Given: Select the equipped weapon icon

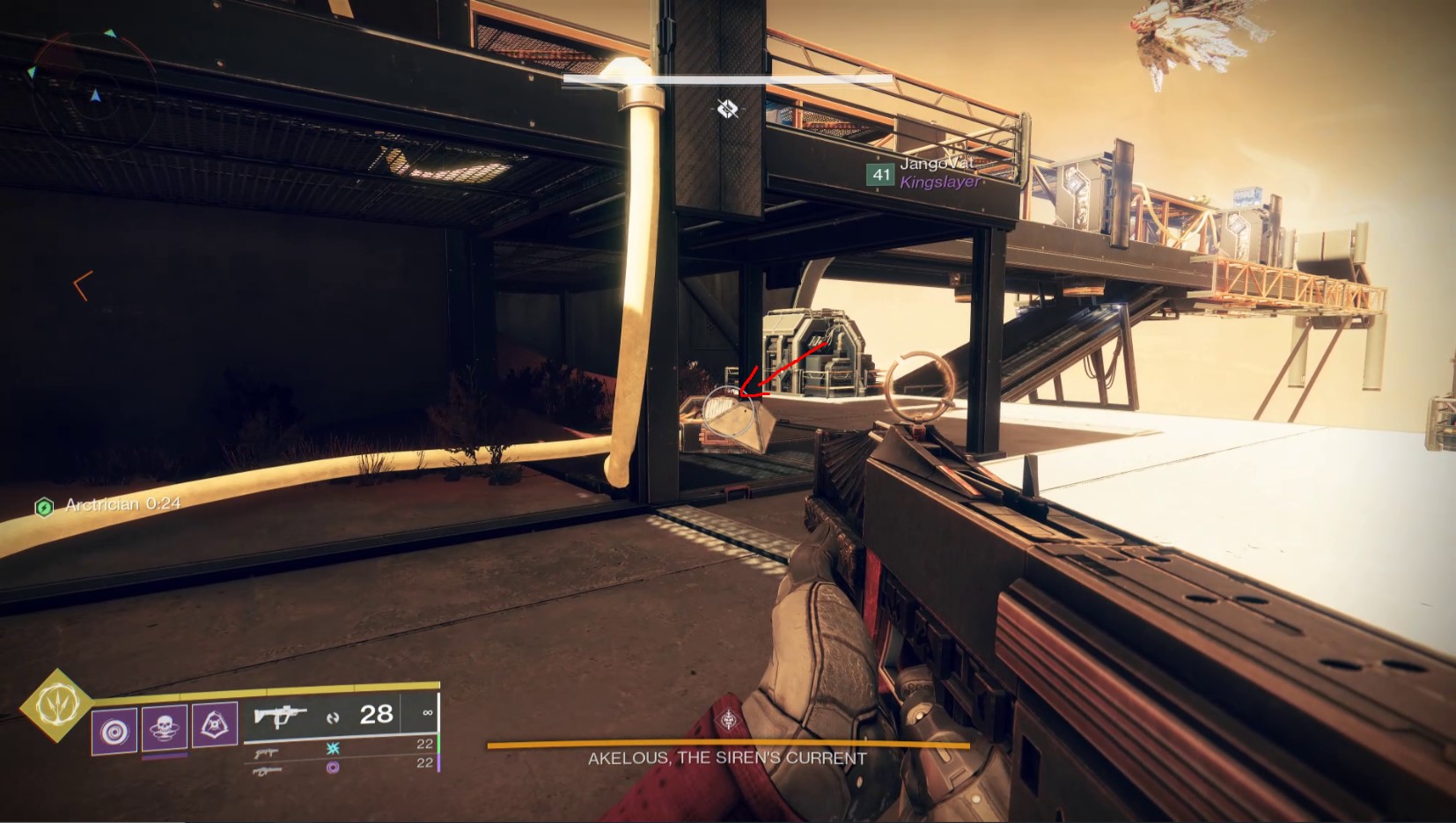Looking at the screenshot, I should 280,715.
